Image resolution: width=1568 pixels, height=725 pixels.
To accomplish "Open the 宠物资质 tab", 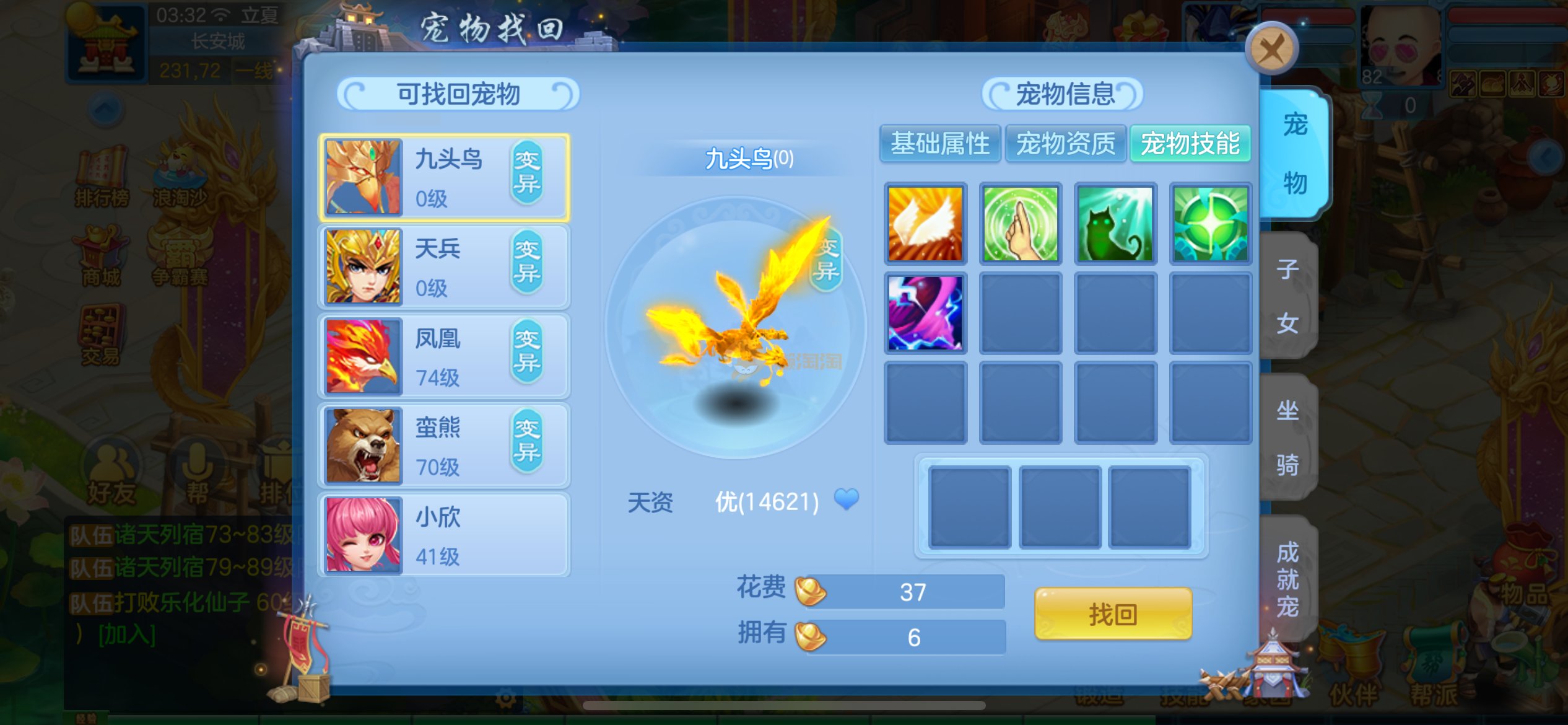I will coord(1065,144).
